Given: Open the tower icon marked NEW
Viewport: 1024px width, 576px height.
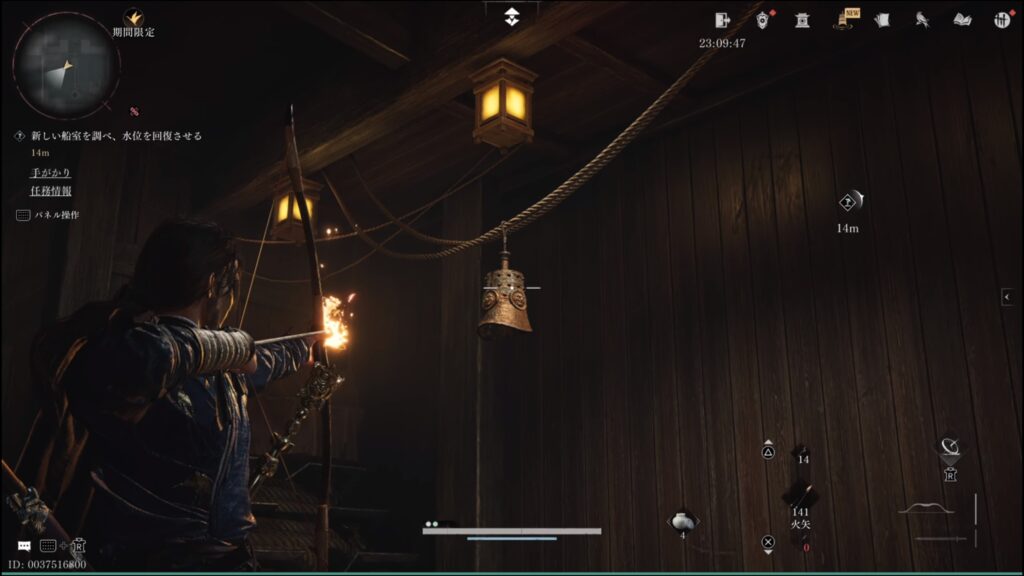Looking at the screenshot, I should [843, 20].
